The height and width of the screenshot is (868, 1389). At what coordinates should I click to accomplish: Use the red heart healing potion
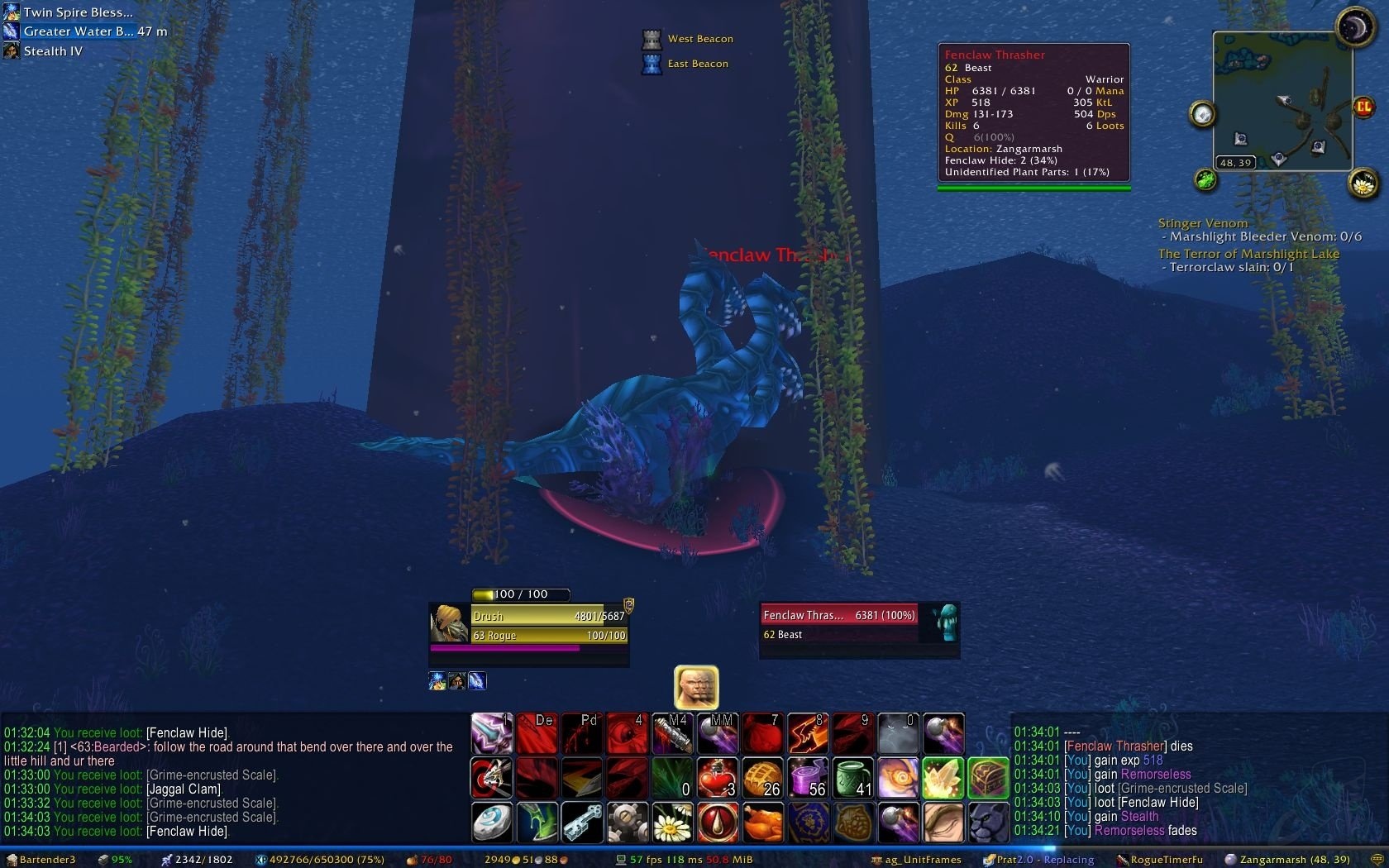point(717,778)
